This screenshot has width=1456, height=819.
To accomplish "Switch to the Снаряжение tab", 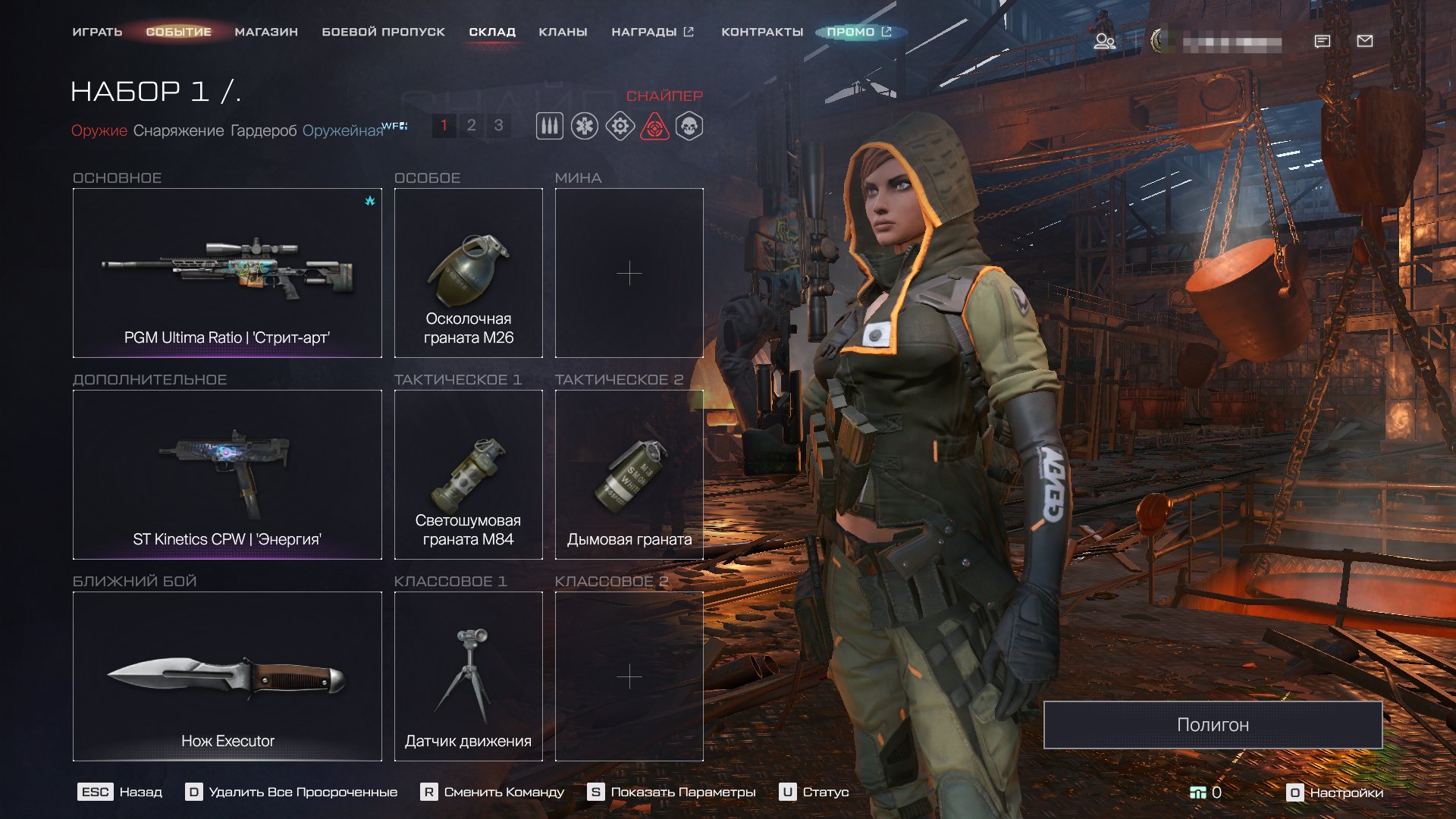I will click(178, 130).
